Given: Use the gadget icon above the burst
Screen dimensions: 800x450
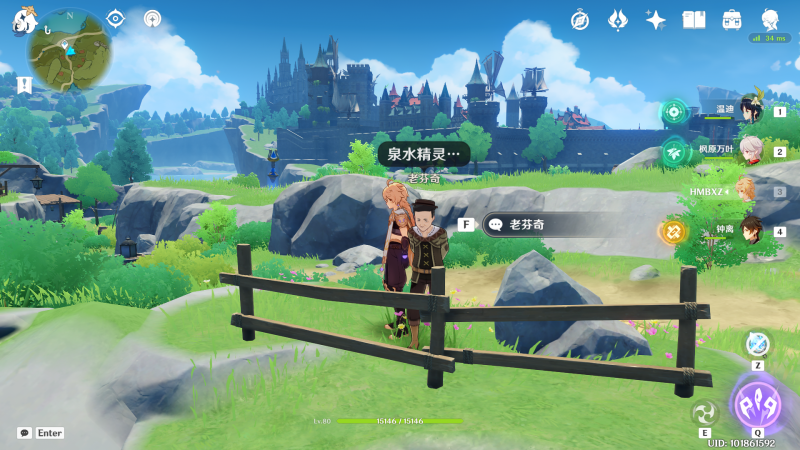Looking at the screenshot, I should click(757, 343).
